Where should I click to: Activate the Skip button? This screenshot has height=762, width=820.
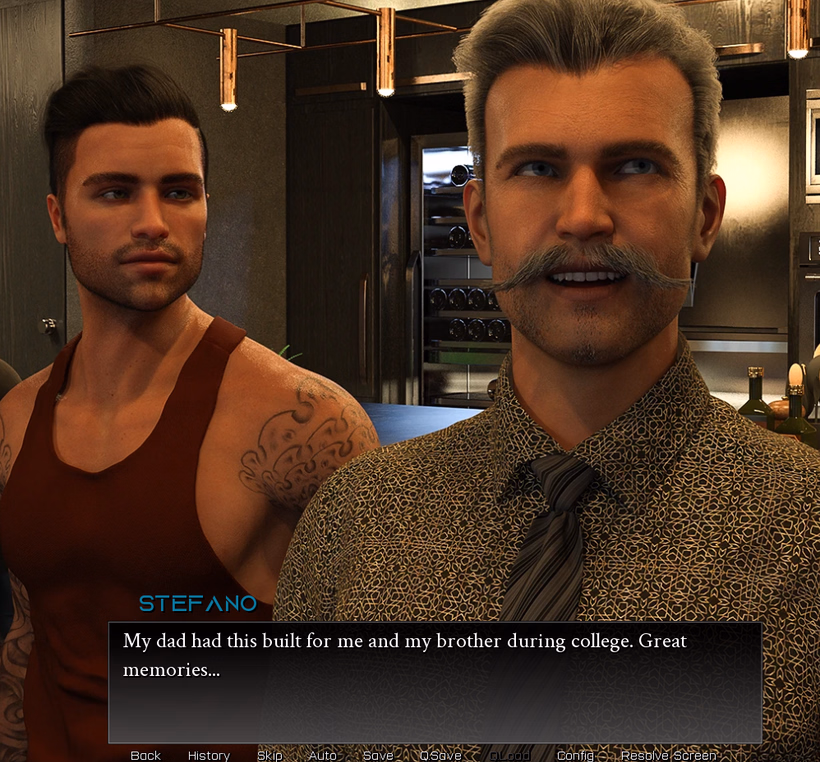(x=269, y=755)
